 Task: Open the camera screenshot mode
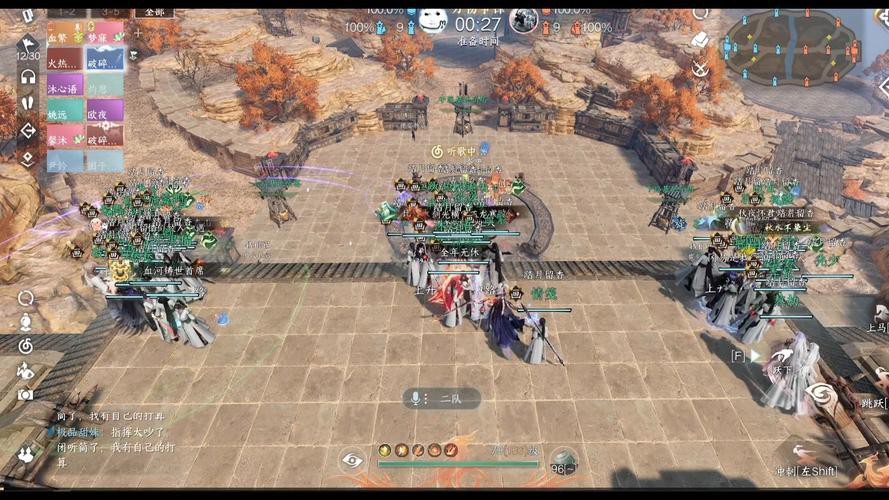[26, 395]
